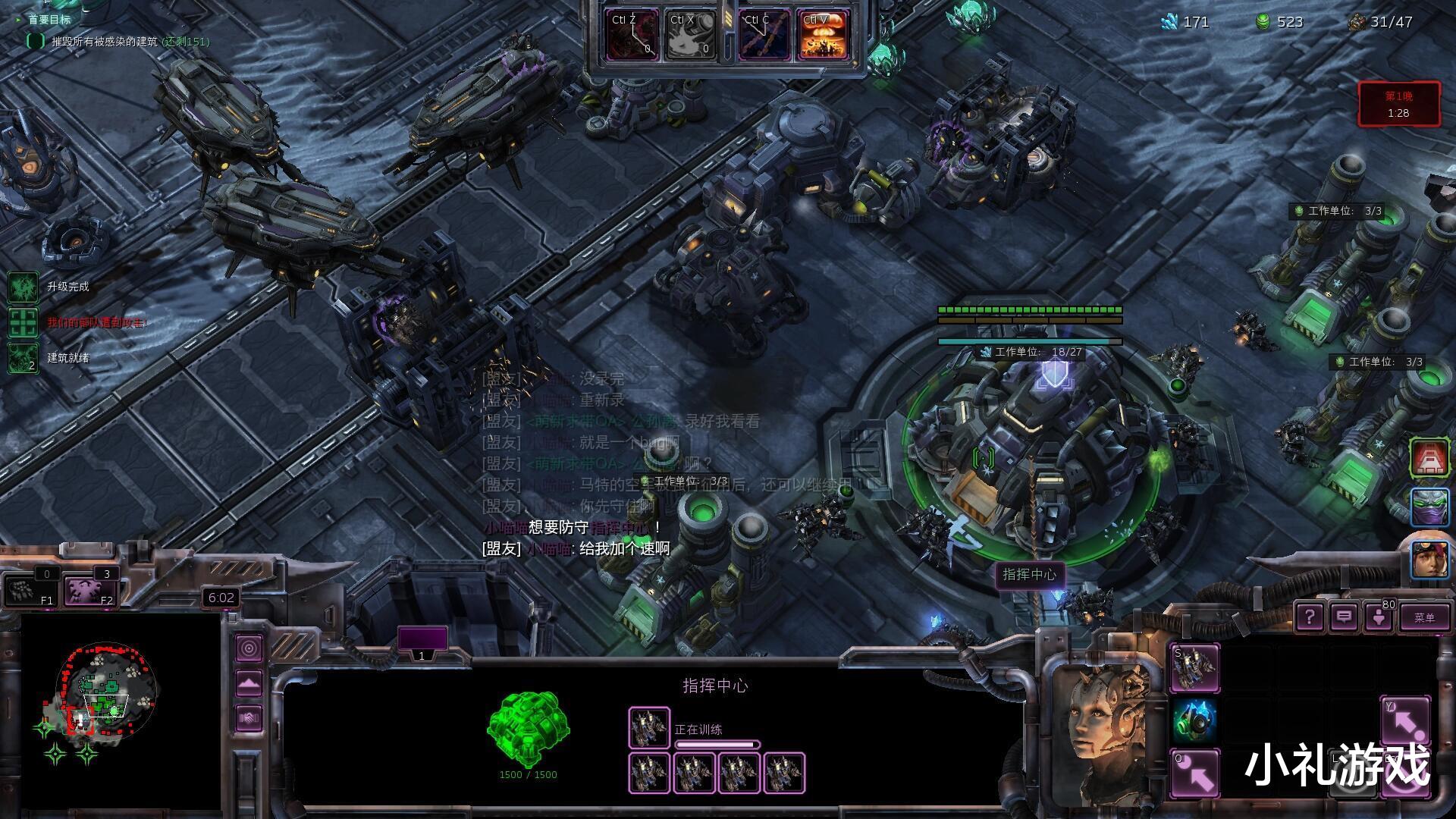Click the green Command Center wireframe

528,730
